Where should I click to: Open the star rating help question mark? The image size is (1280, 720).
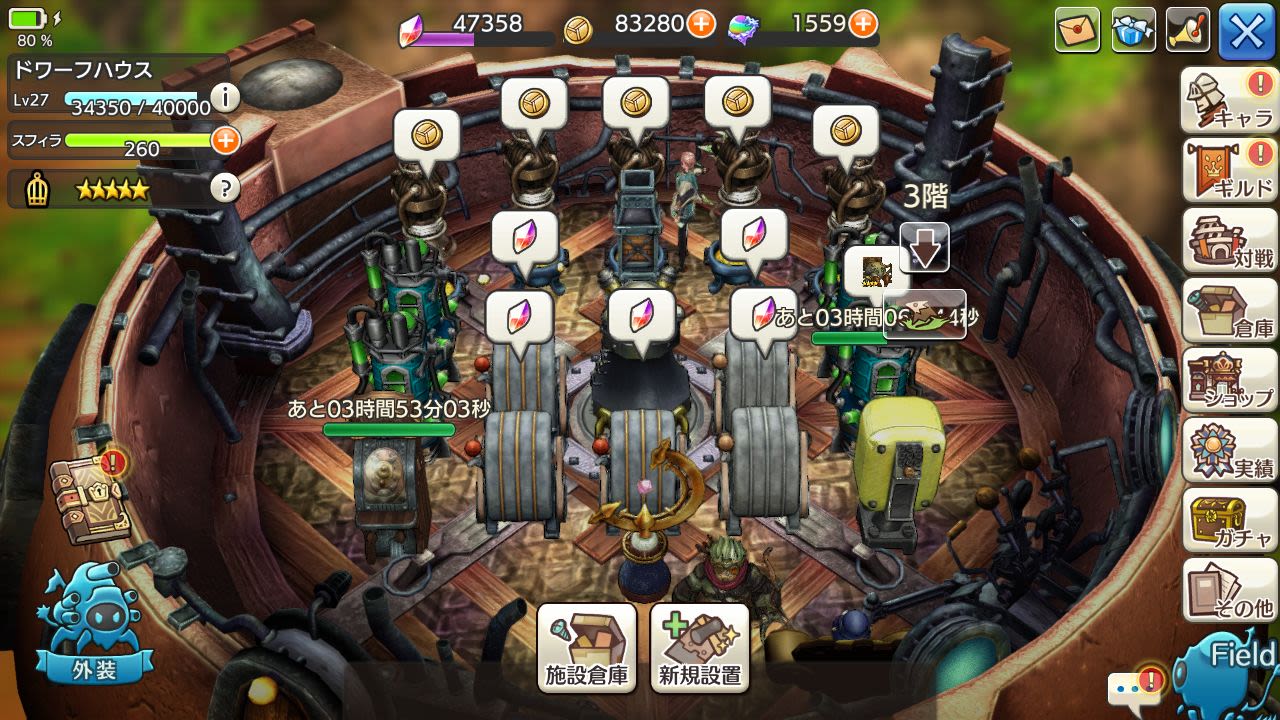226,188
